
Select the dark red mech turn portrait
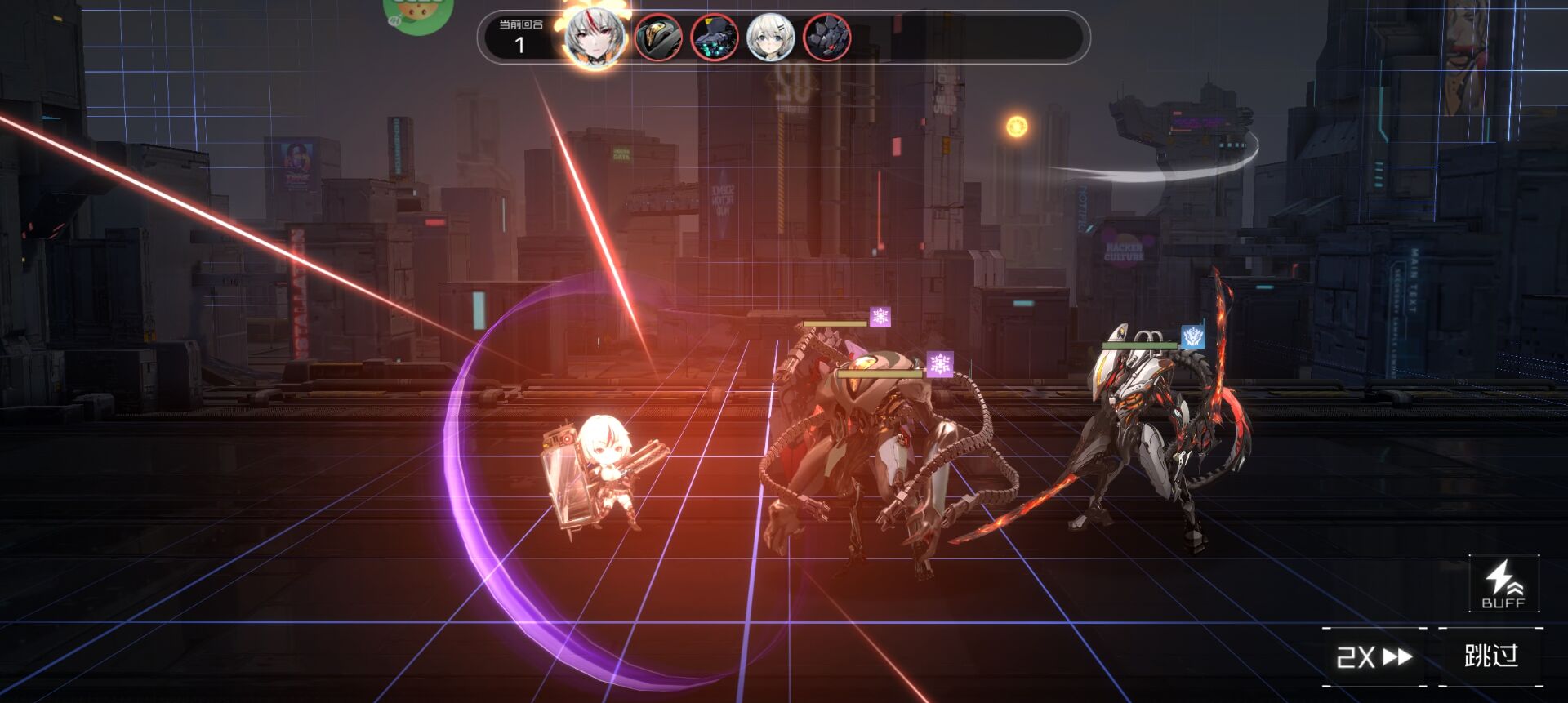(826, 38)
